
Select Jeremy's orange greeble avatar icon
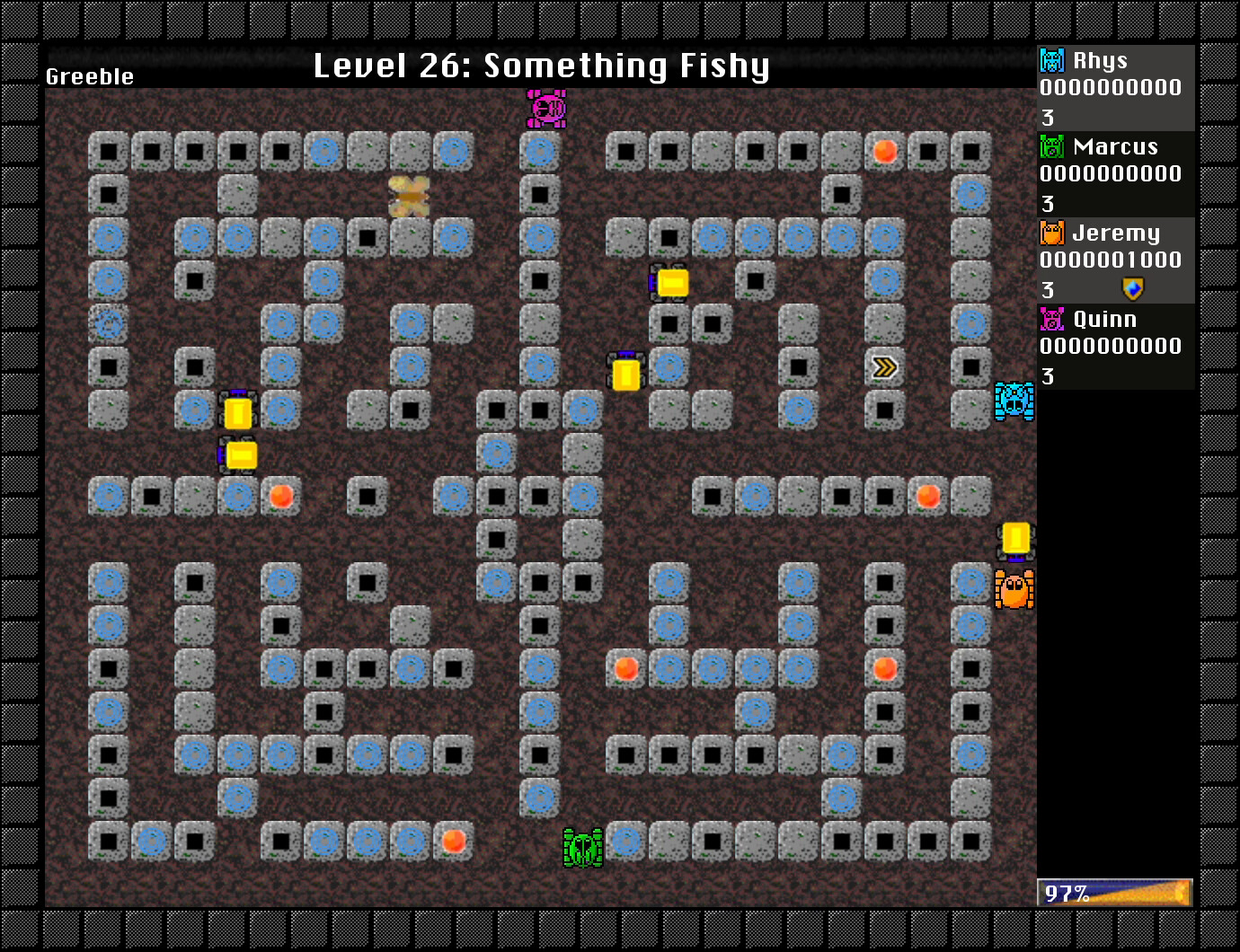[1050, 233]
